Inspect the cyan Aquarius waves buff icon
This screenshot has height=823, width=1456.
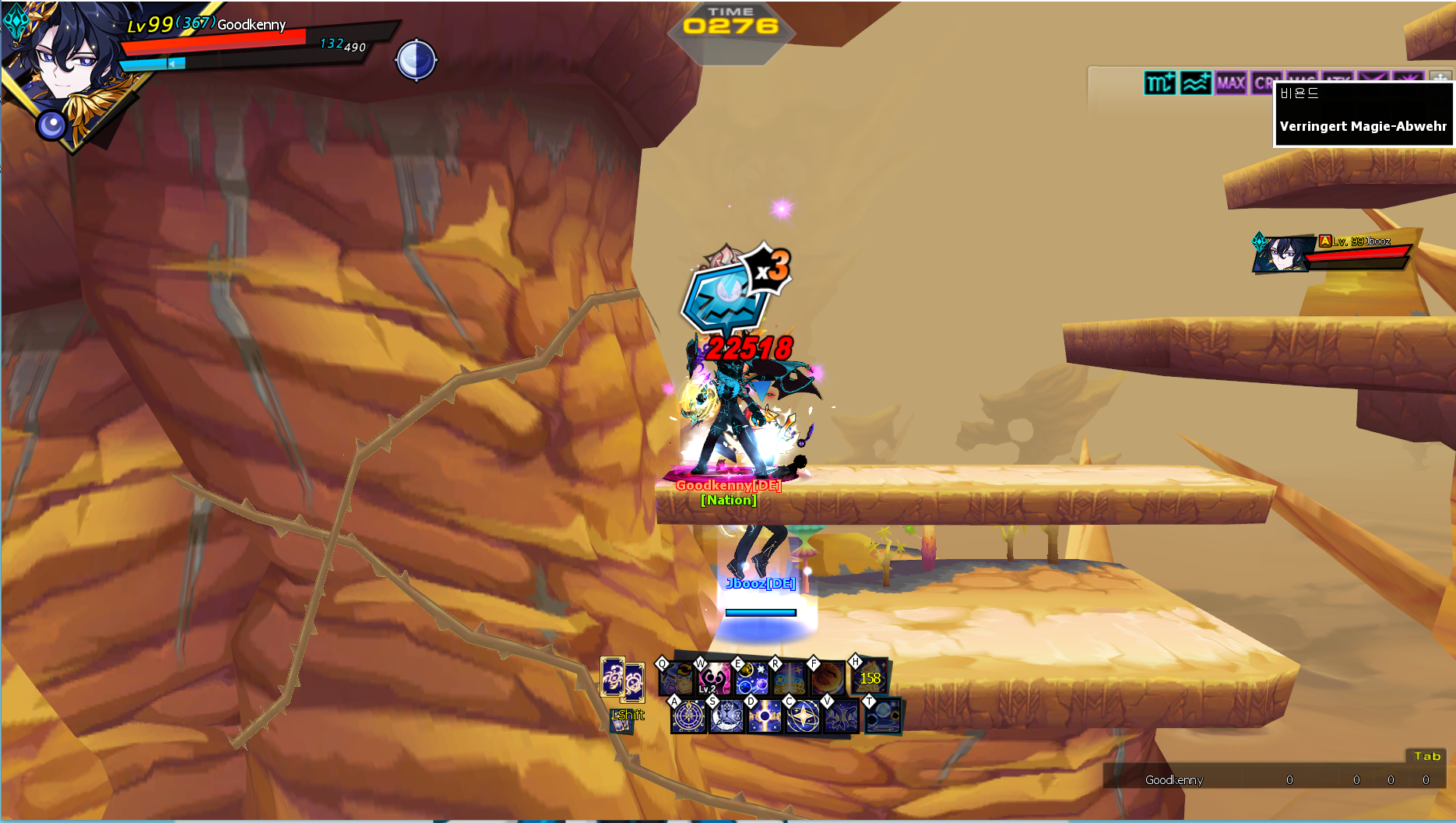pyautogui.click(x=1195, y=83)
